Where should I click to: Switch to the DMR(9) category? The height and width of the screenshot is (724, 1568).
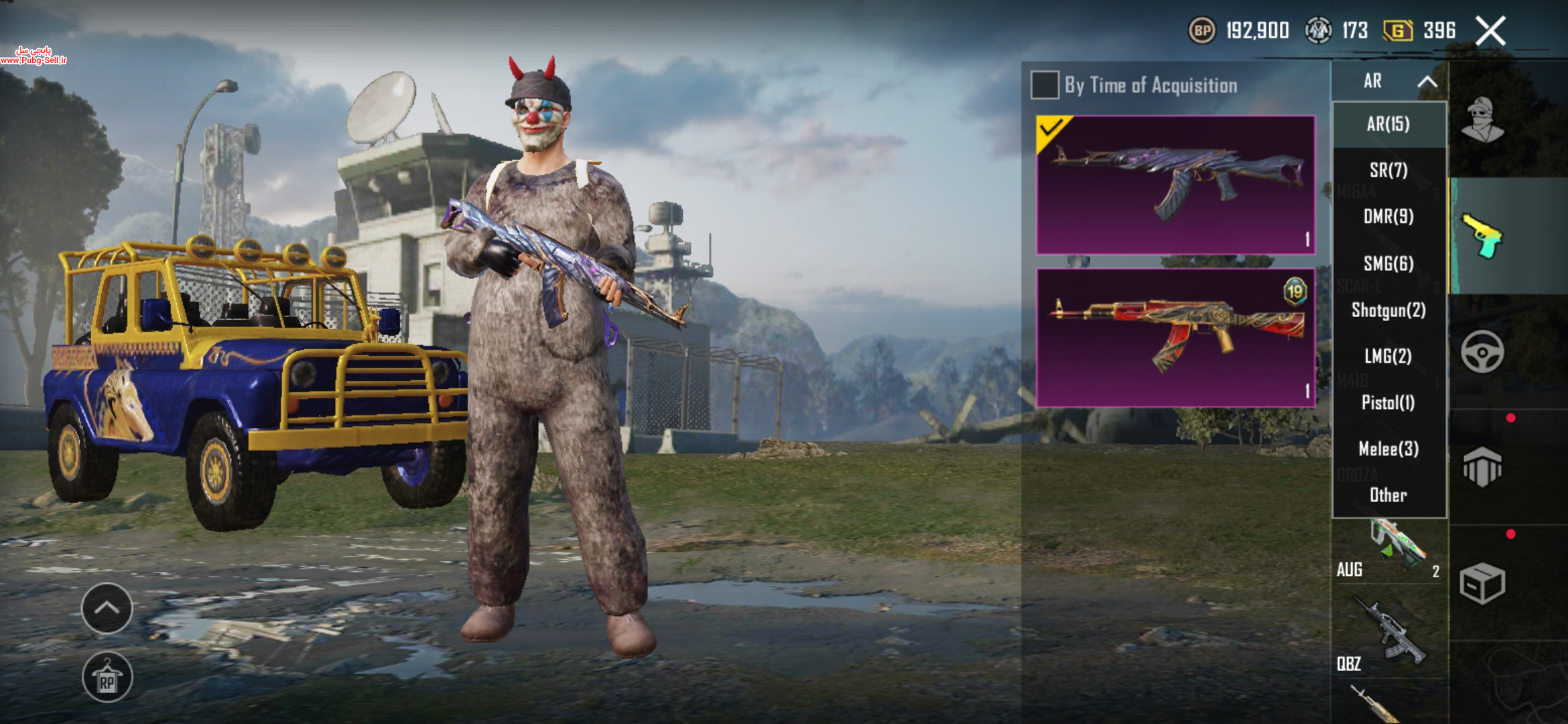pos(1388,217)
